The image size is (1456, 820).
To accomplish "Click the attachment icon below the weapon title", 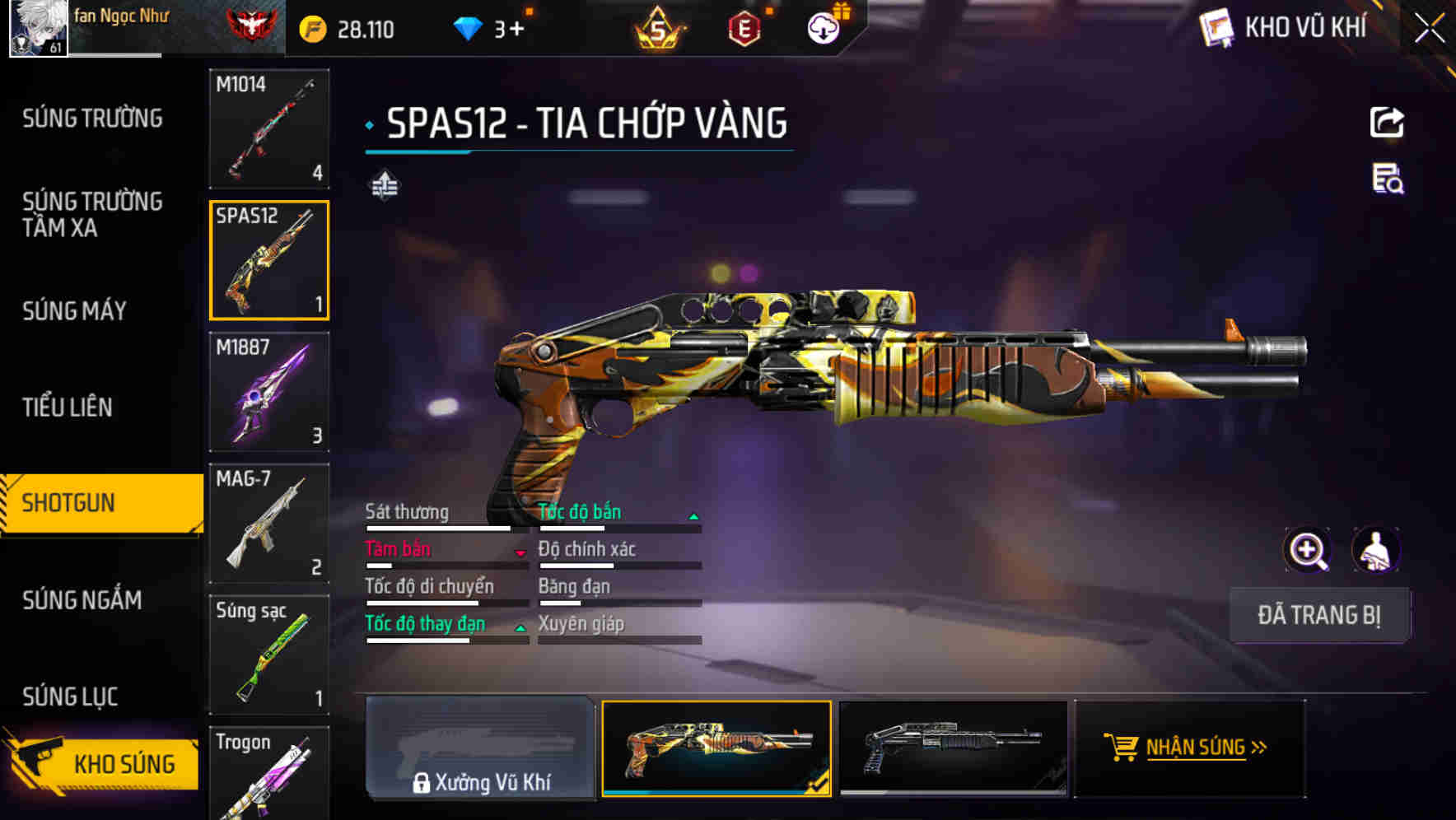I will pos(384,186).
